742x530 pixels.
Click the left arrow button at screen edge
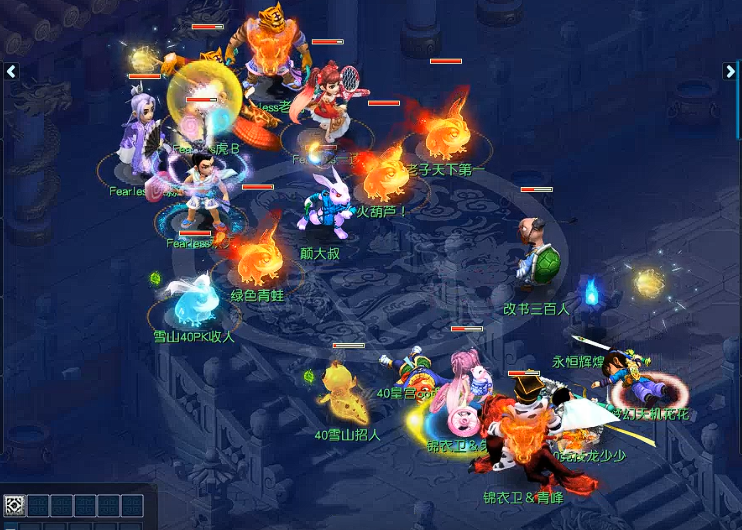coord(11,71)
